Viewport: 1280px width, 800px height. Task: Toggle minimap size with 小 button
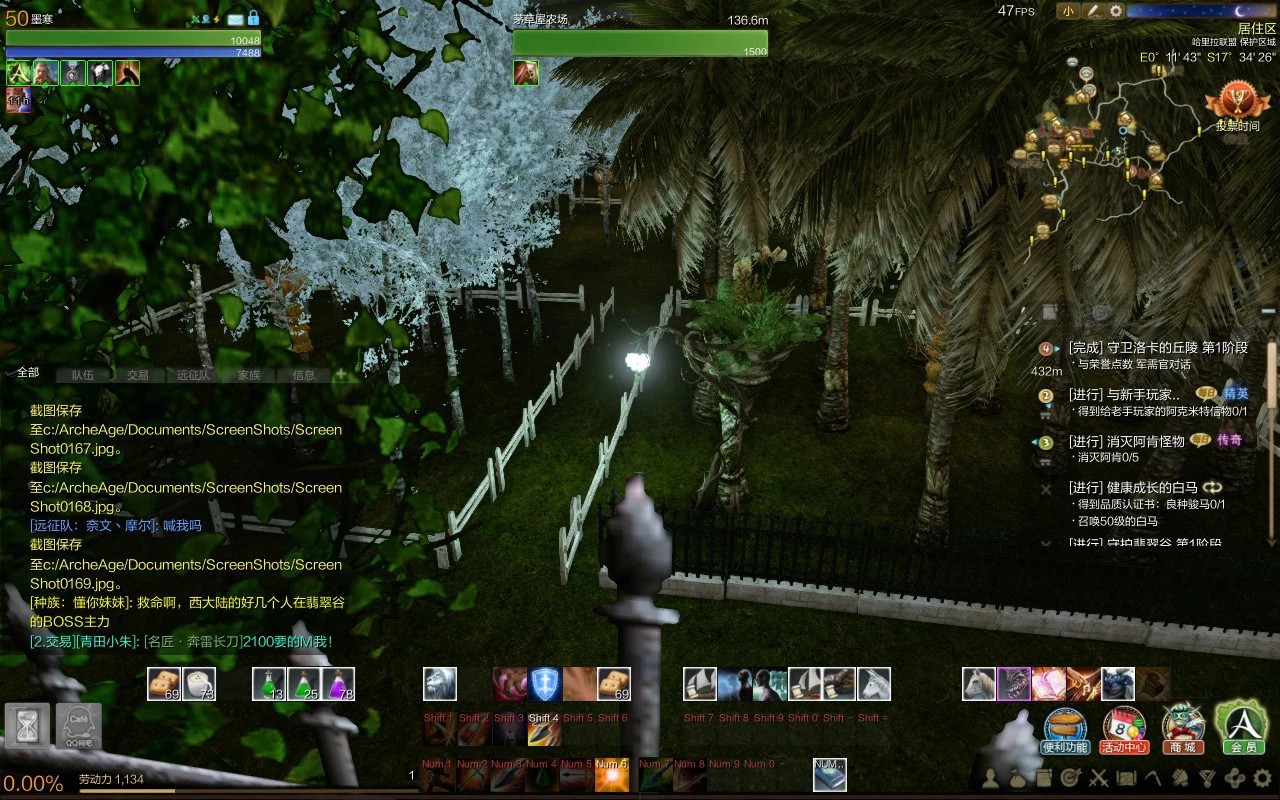(x=1069, y=11)
